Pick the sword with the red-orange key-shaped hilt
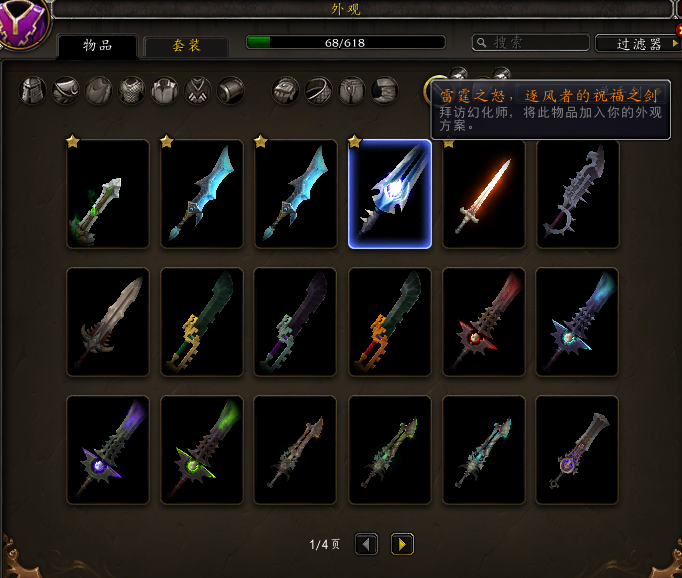Screen dimensions: 682x578 390,322
